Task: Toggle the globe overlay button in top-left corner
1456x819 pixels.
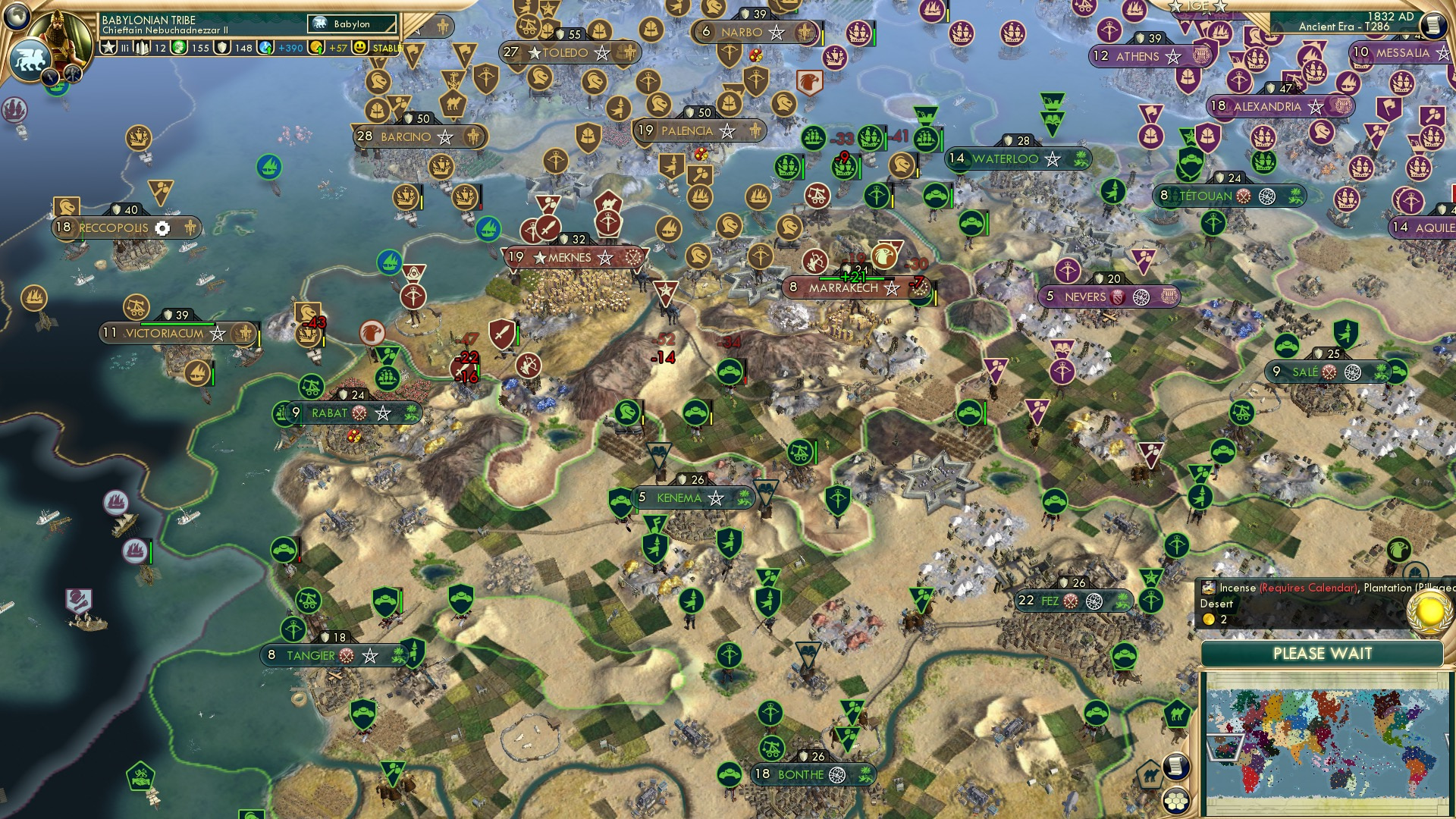Action: (17, 17)
